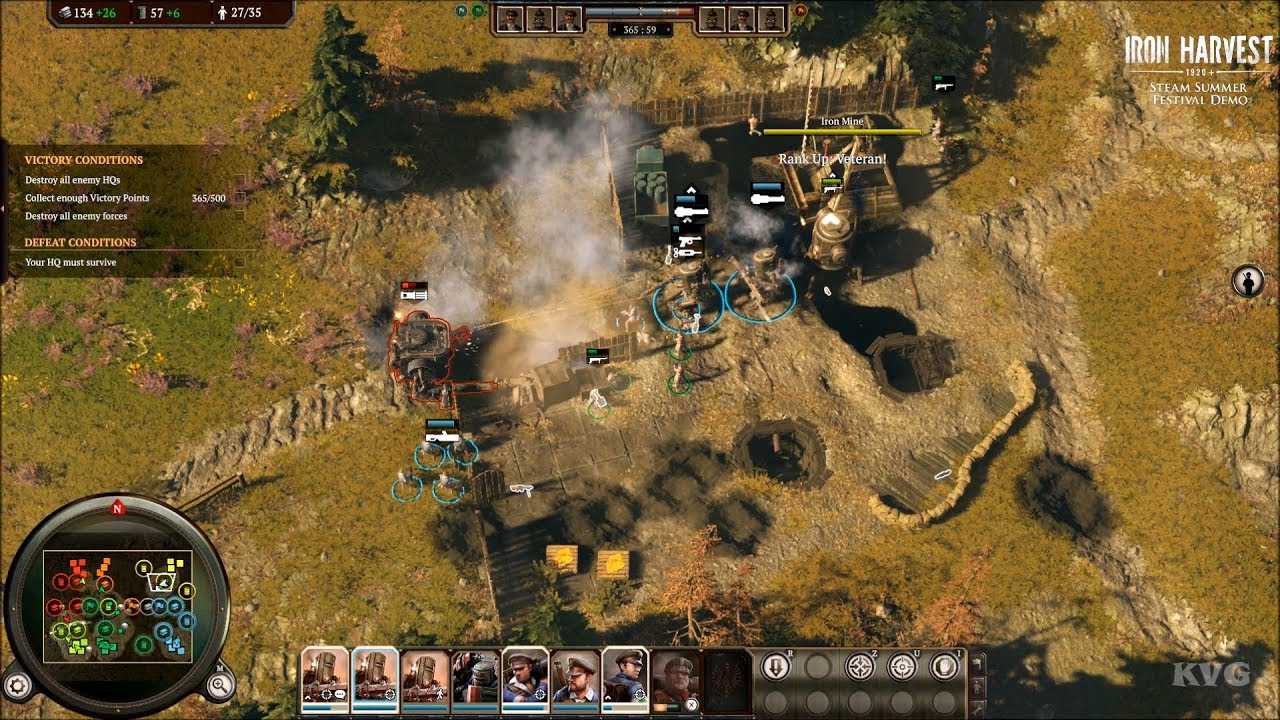Select the Iron Mine building label

pyautogui.click(x=841, y=122)
